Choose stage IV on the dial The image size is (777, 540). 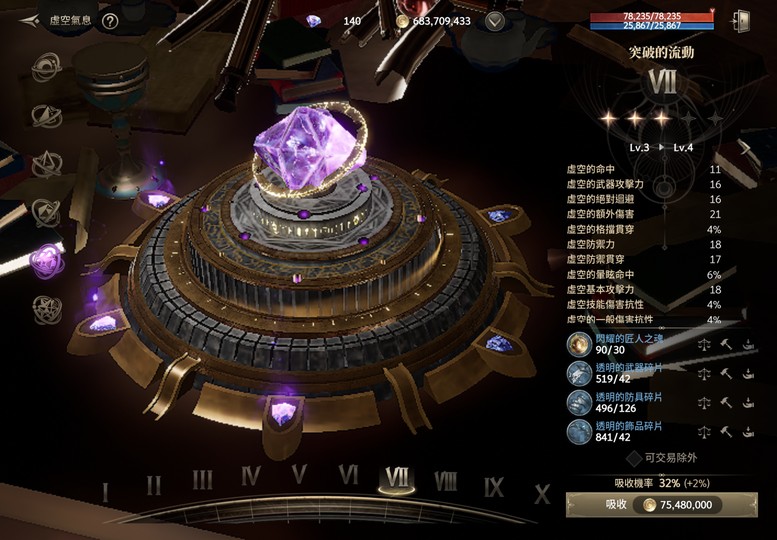tap(251, 477)
